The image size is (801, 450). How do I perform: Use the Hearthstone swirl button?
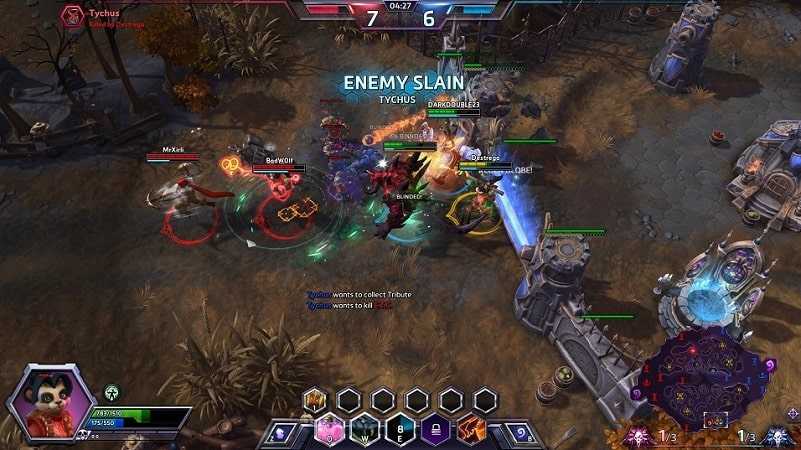(x=522, y=433)
